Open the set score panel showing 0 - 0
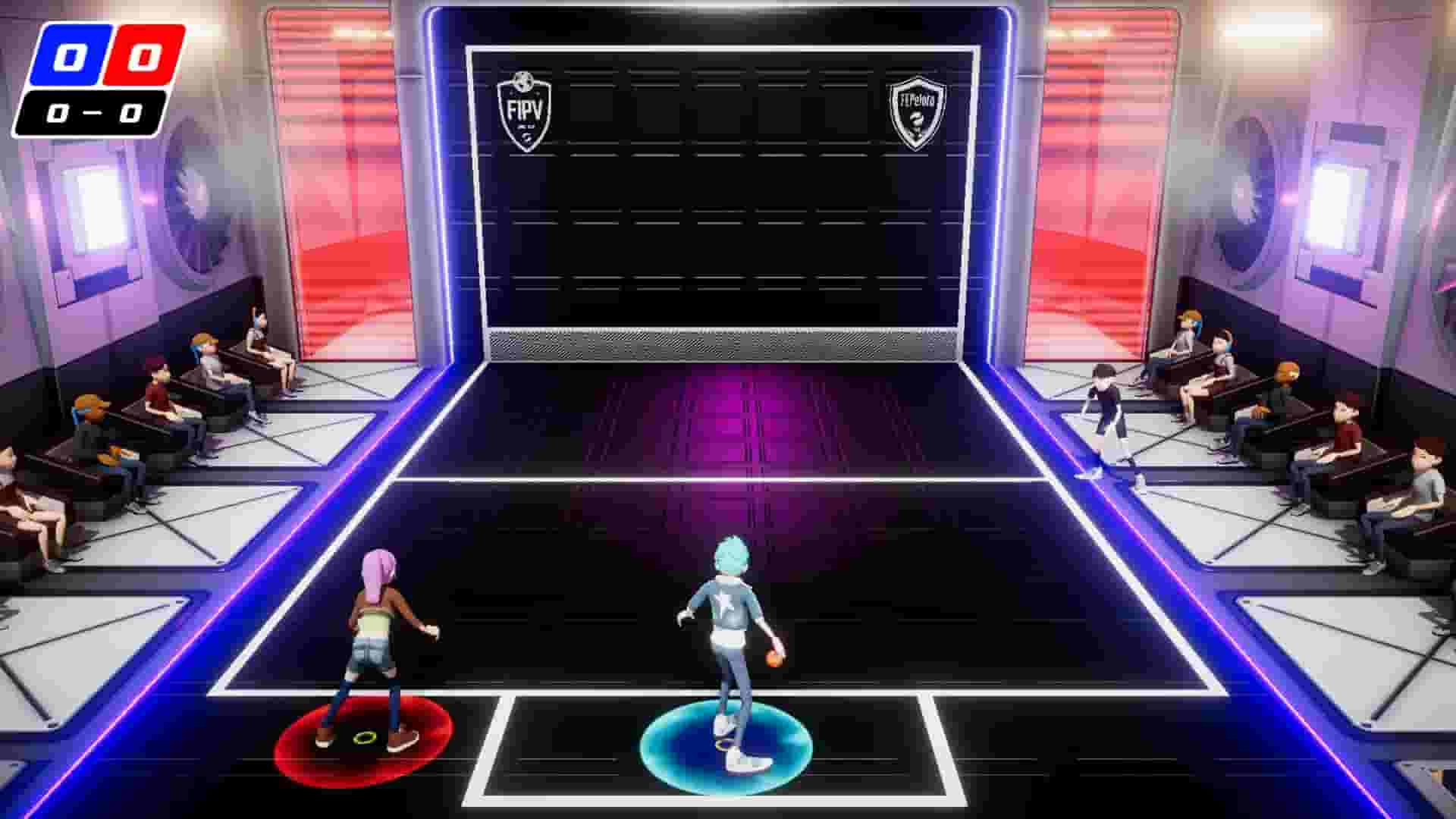Screen dimensions: 1456x819 click(93, 112)
